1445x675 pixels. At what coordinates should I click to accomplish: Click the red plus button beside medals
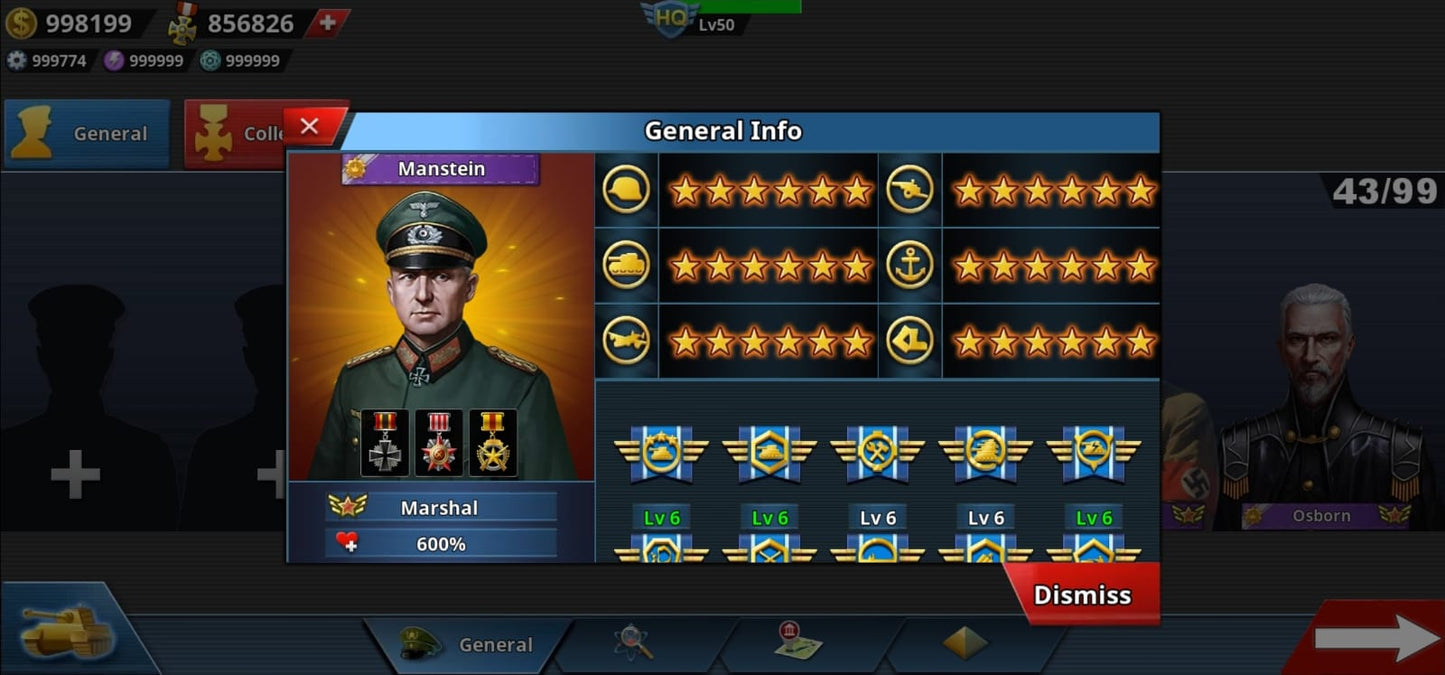327,22
